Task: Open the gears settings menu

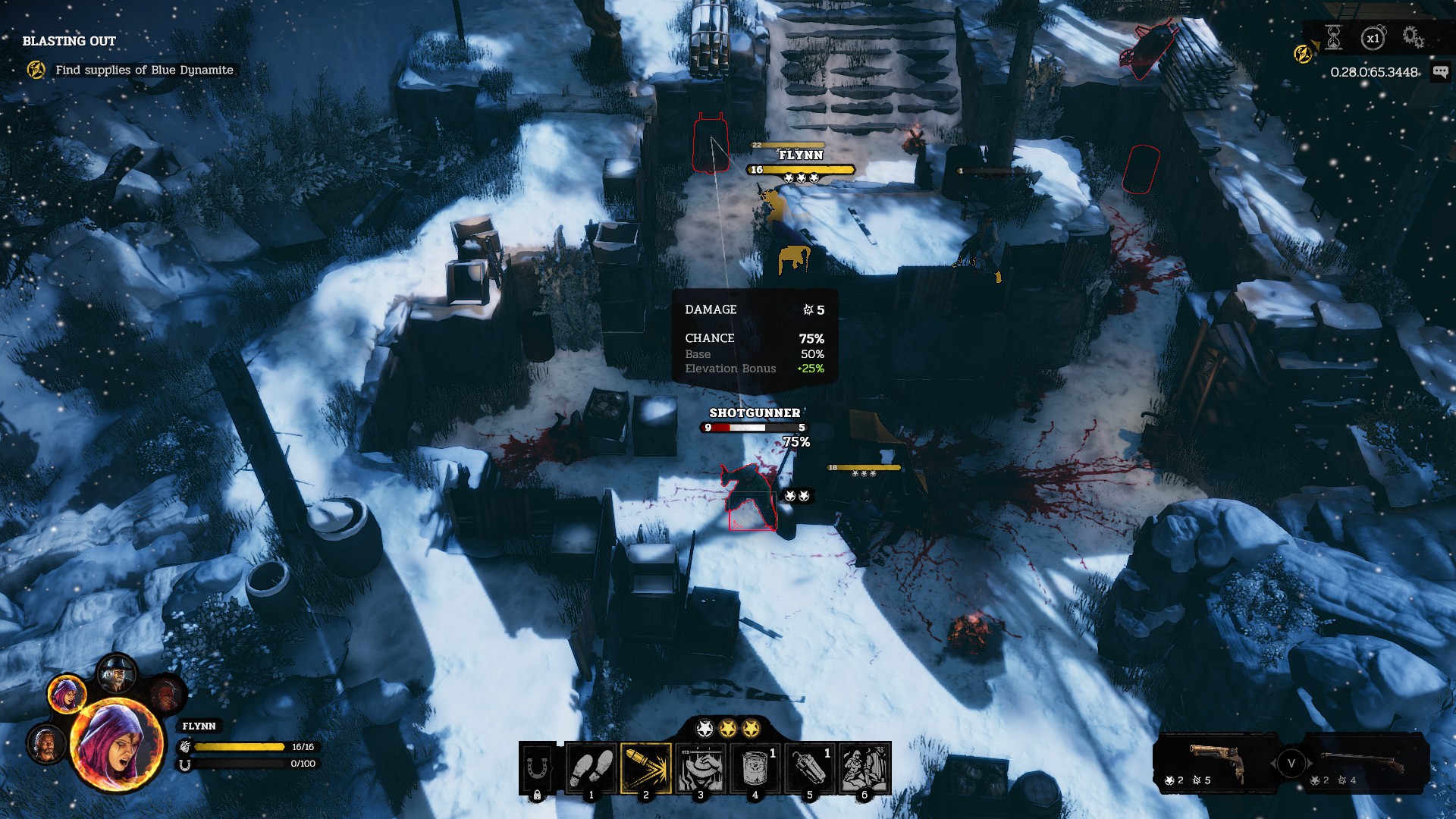Action: 1412,37
